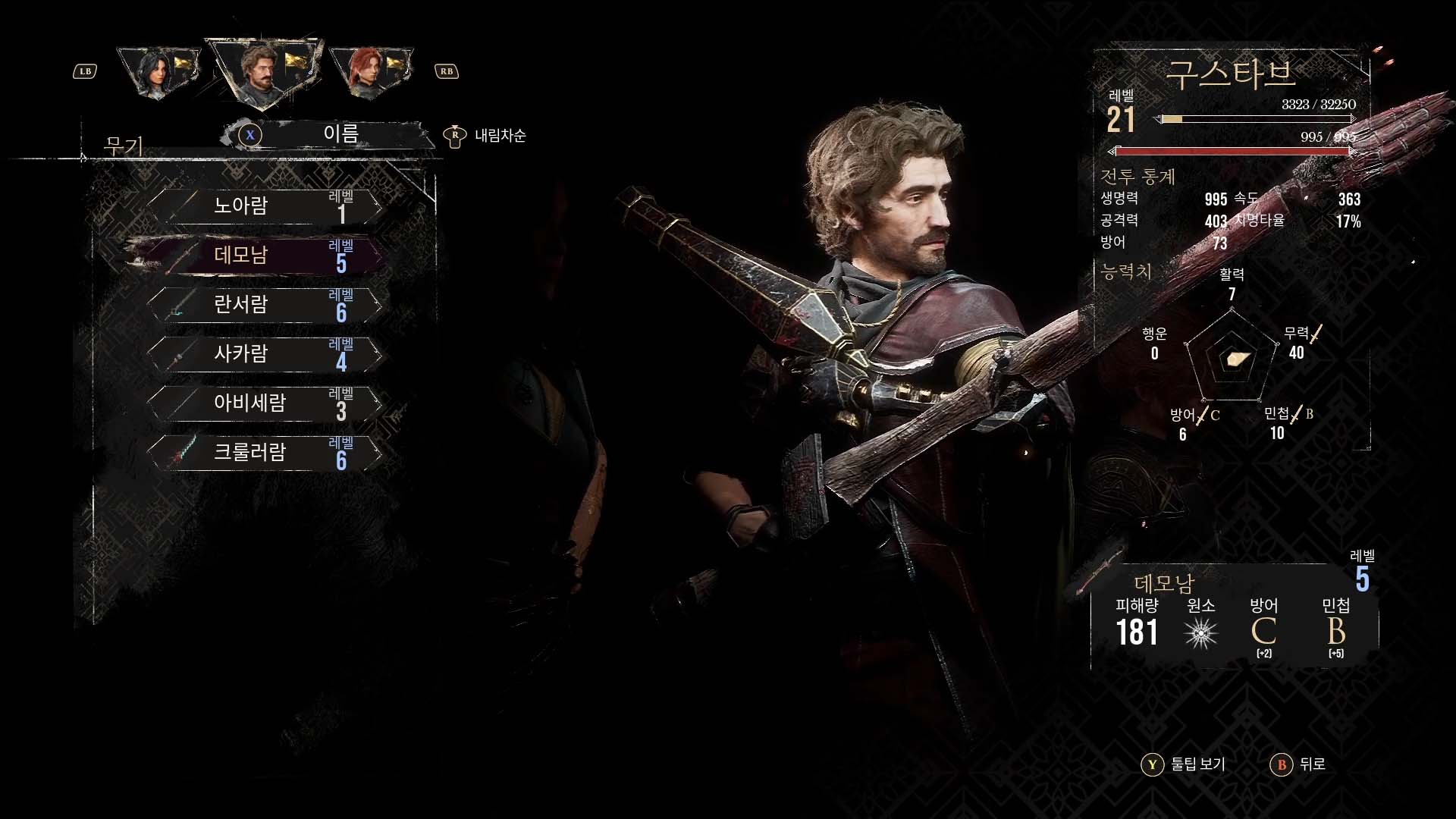Equip the 크룰러람 weapon entry
Image resolution: width=1456 pixels, height=819 pixels.
pyautogui.click(x=264, y=453)
